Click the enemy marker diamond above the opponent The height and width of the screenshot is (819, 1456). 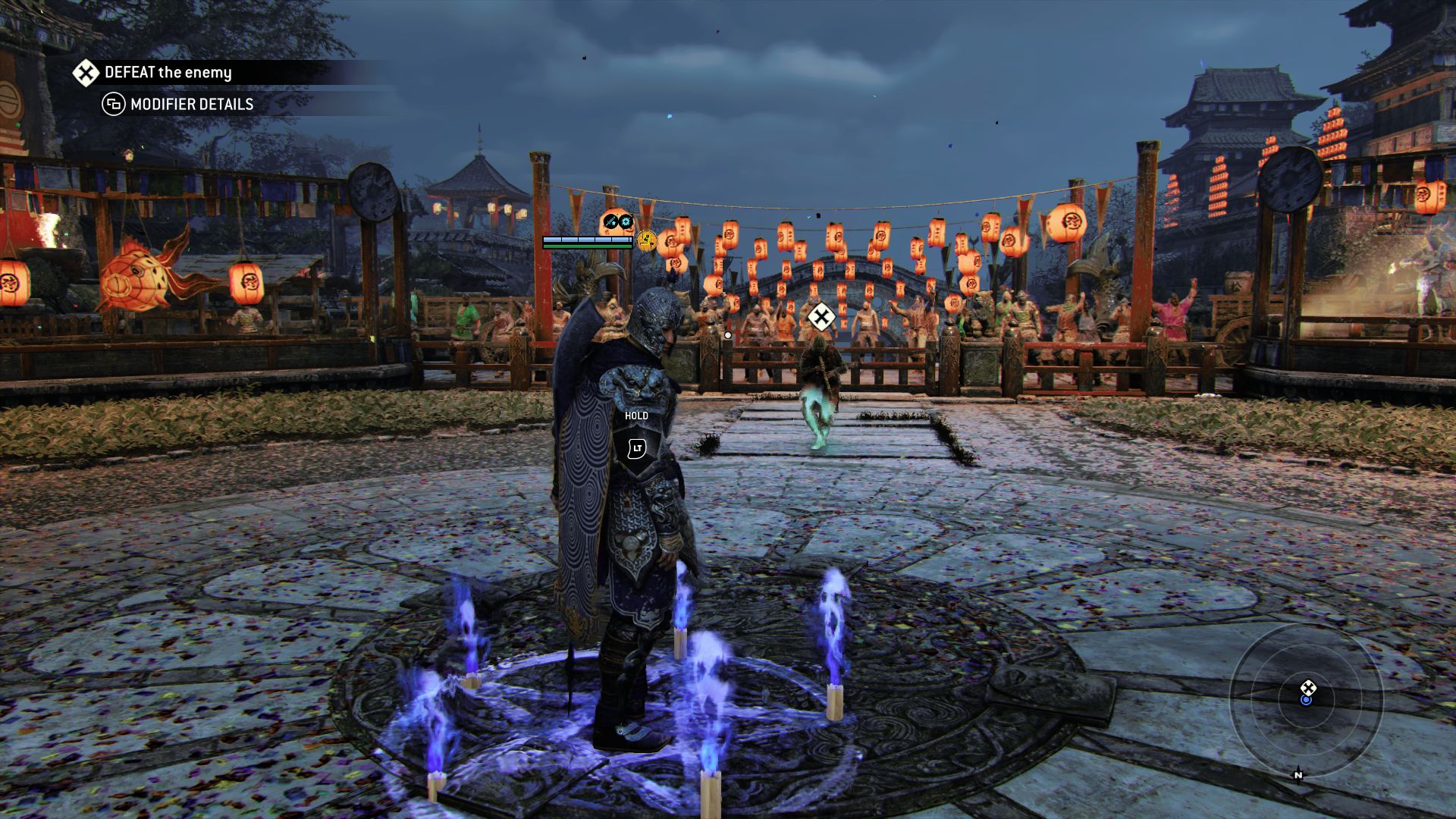[x=821, y=317]
